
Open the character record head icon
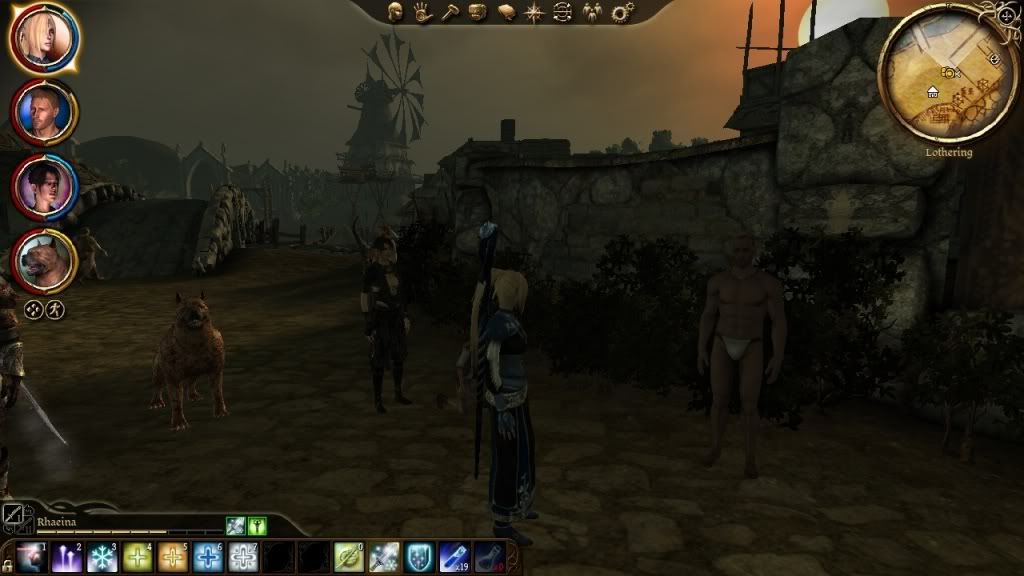pyautogui.click(x=396, y=12)
